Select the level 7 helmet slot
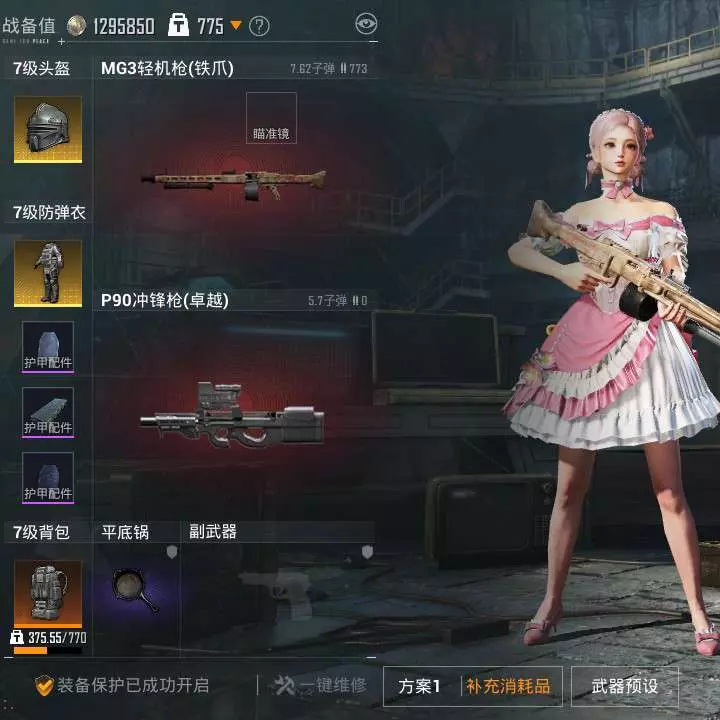Viewport: 720px width, 720px height. [x=47, y=129]
